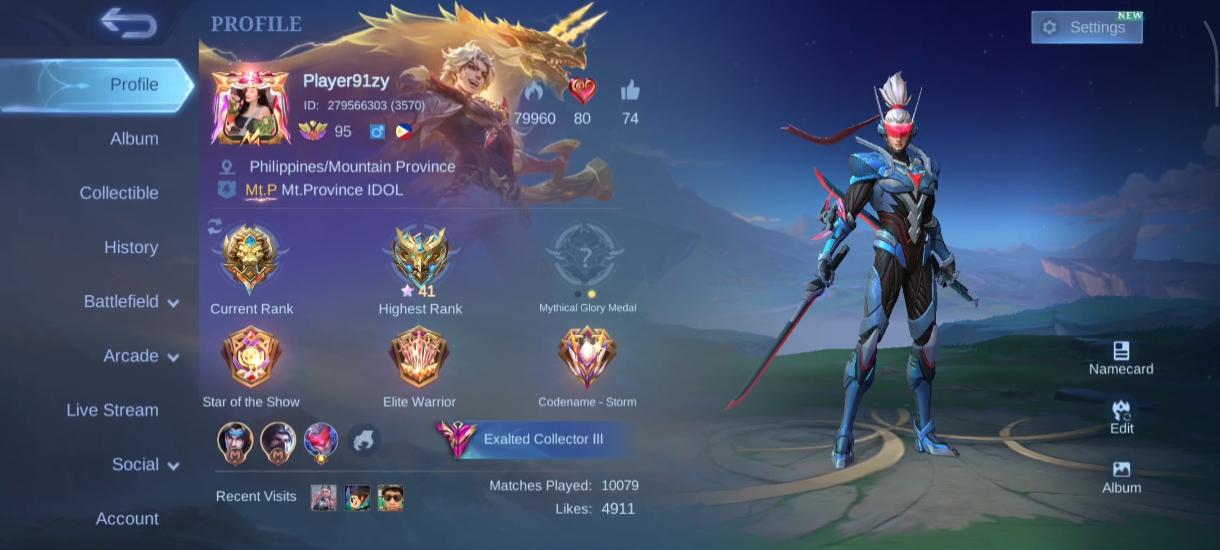Select the Star of the Show badge
This screenshot has height=550, width=1220.
pyautogui.click(x=251, y=358)
